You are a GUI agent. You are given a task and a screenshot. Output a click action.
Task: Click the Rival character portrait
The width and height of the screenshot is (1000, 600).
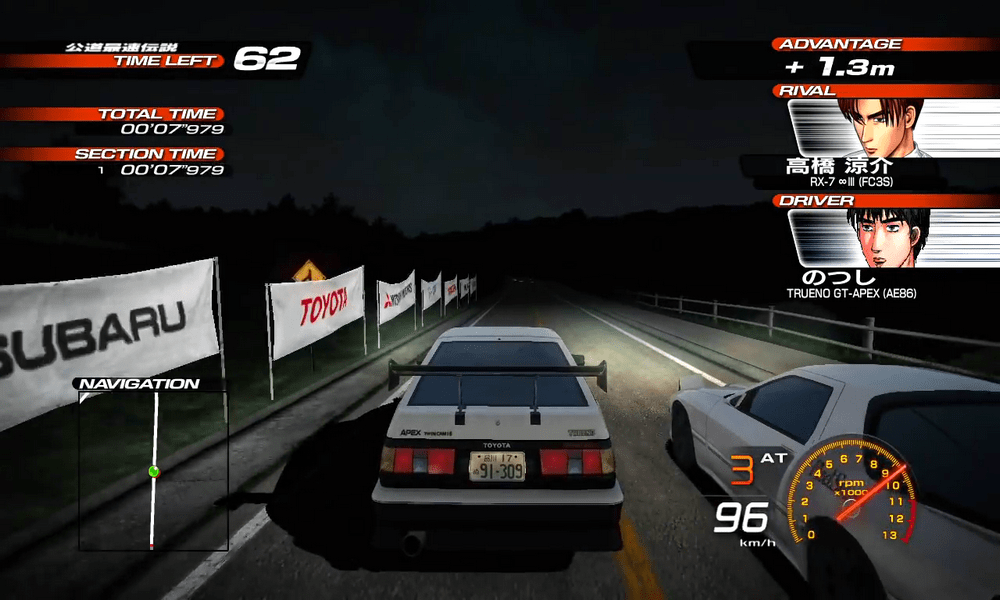point(880,126)
